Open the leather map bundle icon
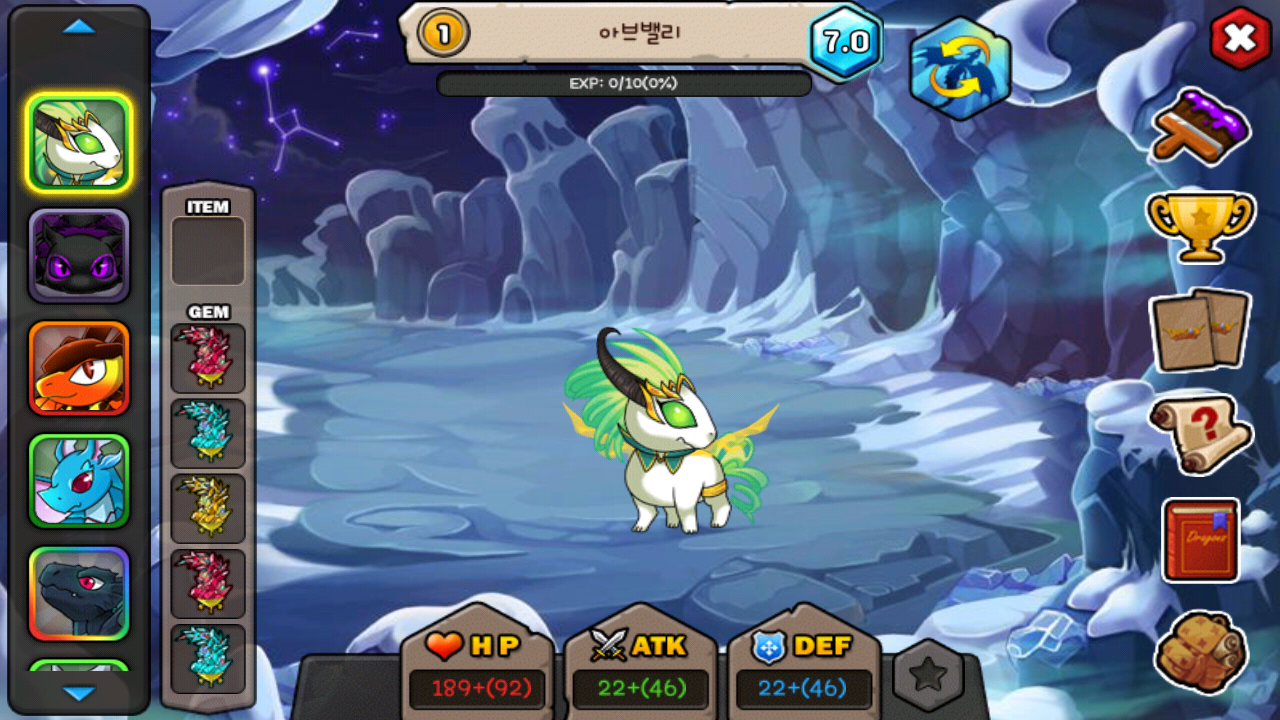Screen dimensions: 1280x720 click(1201, 652)
